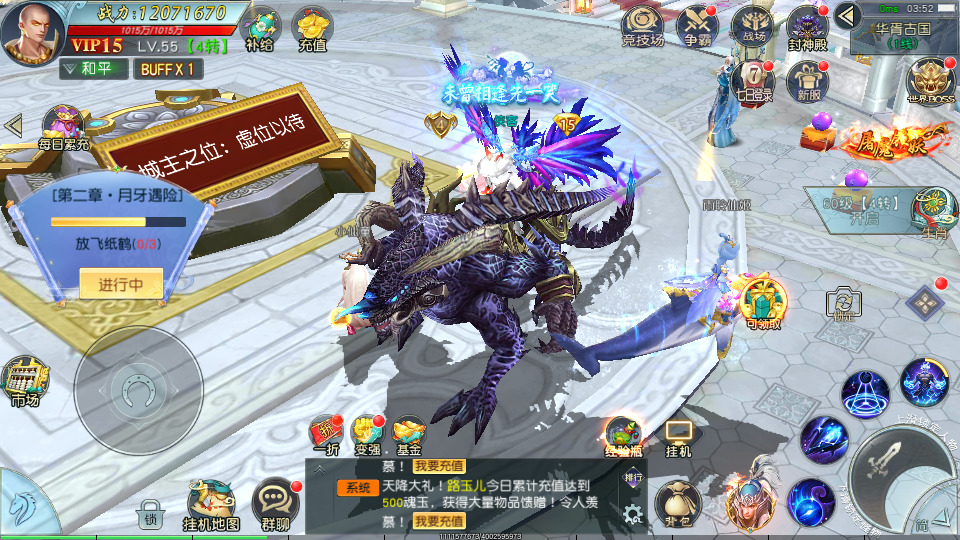Open the 背包 backpack
This screenshot has width=960, height=540.
pos(678,504)
